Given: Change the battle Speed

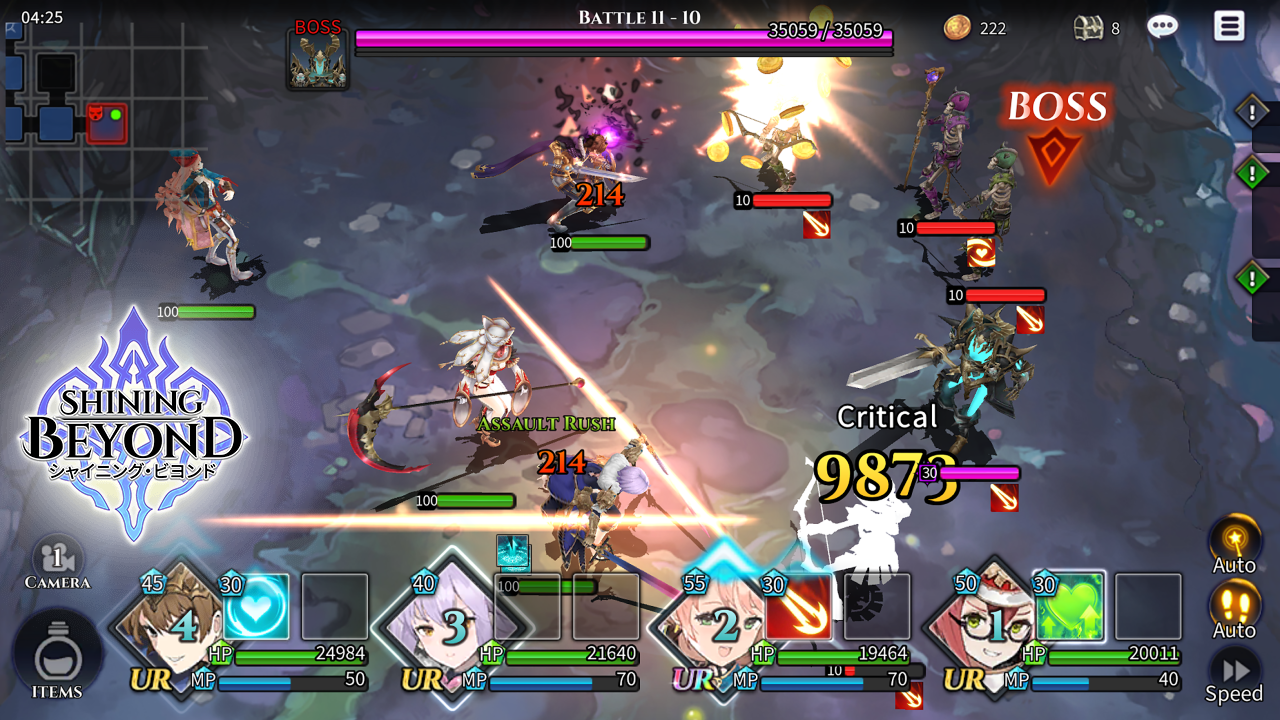Looking at the screenshot, I should pyautogui.click(x=1234, y=673).
